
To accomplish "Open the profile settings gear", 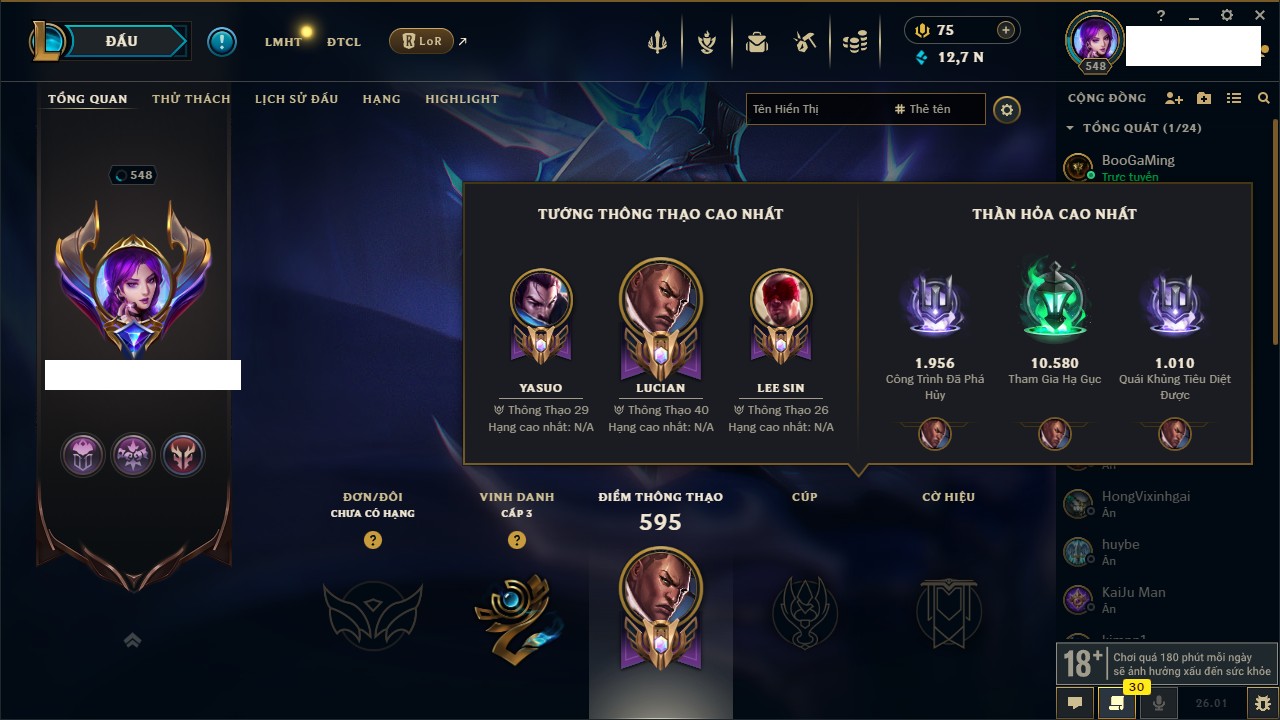I will [1007, 109].
